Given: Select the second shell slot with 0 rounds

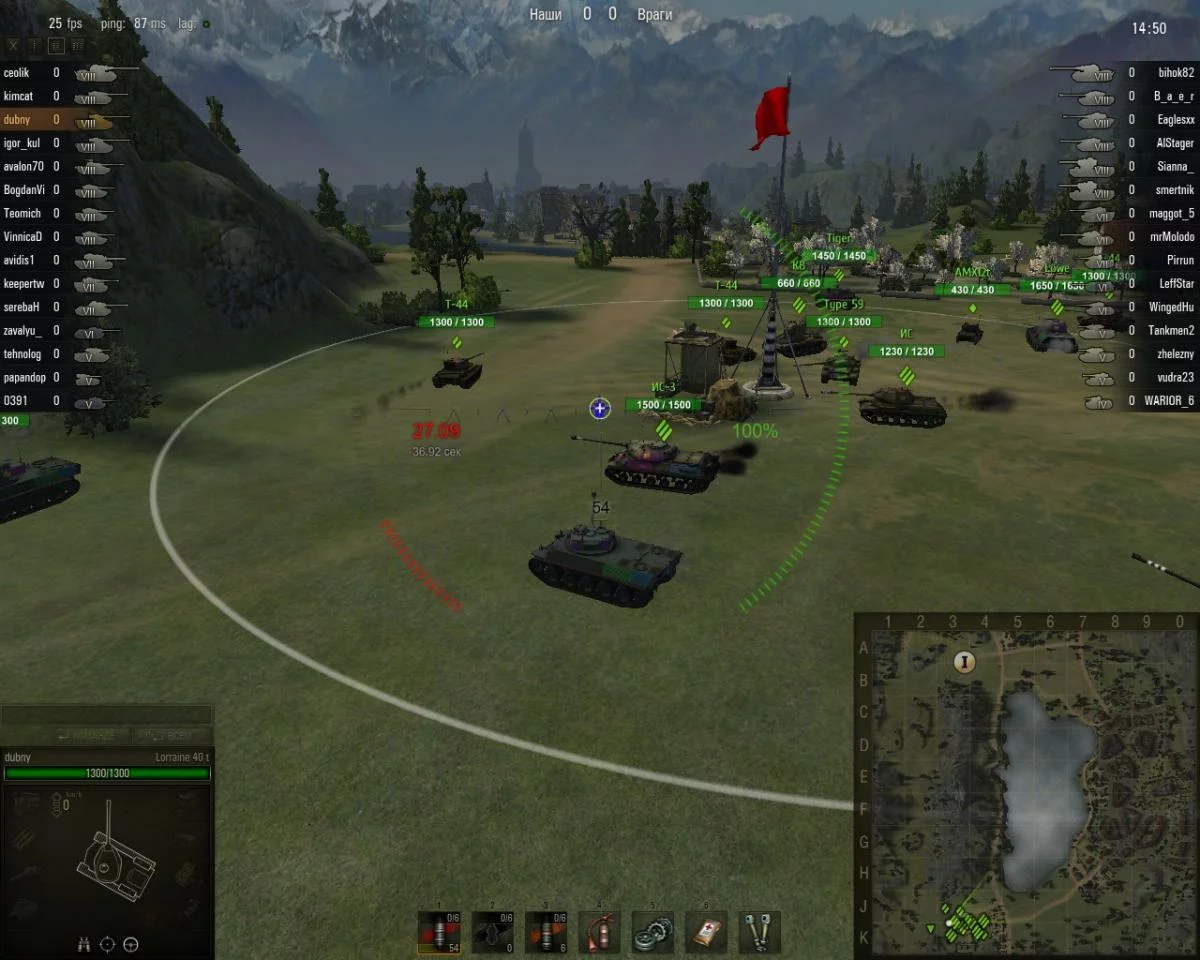Looking at the screenshot, I should click(x=492, y=932).
